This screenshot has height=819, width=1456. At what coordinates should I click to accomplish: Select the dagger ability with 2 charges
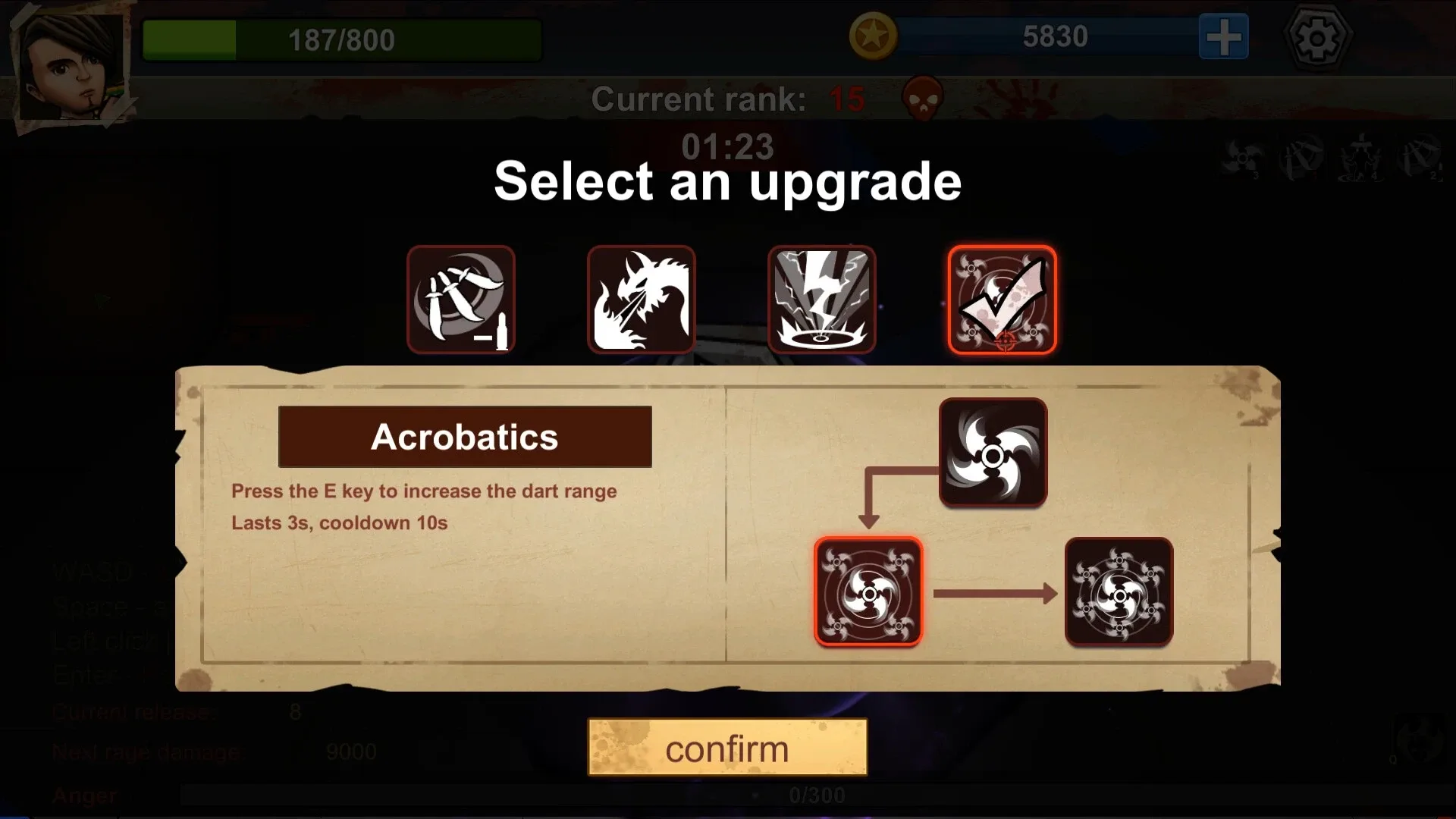tap(1417, 159)
